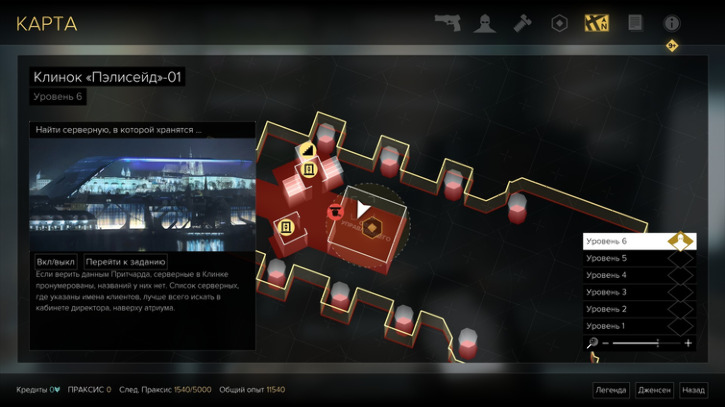The image size is (725, 407).
Task: Zoom in the map with plus button
Action: pyautogui.click(x=688, y=343)
